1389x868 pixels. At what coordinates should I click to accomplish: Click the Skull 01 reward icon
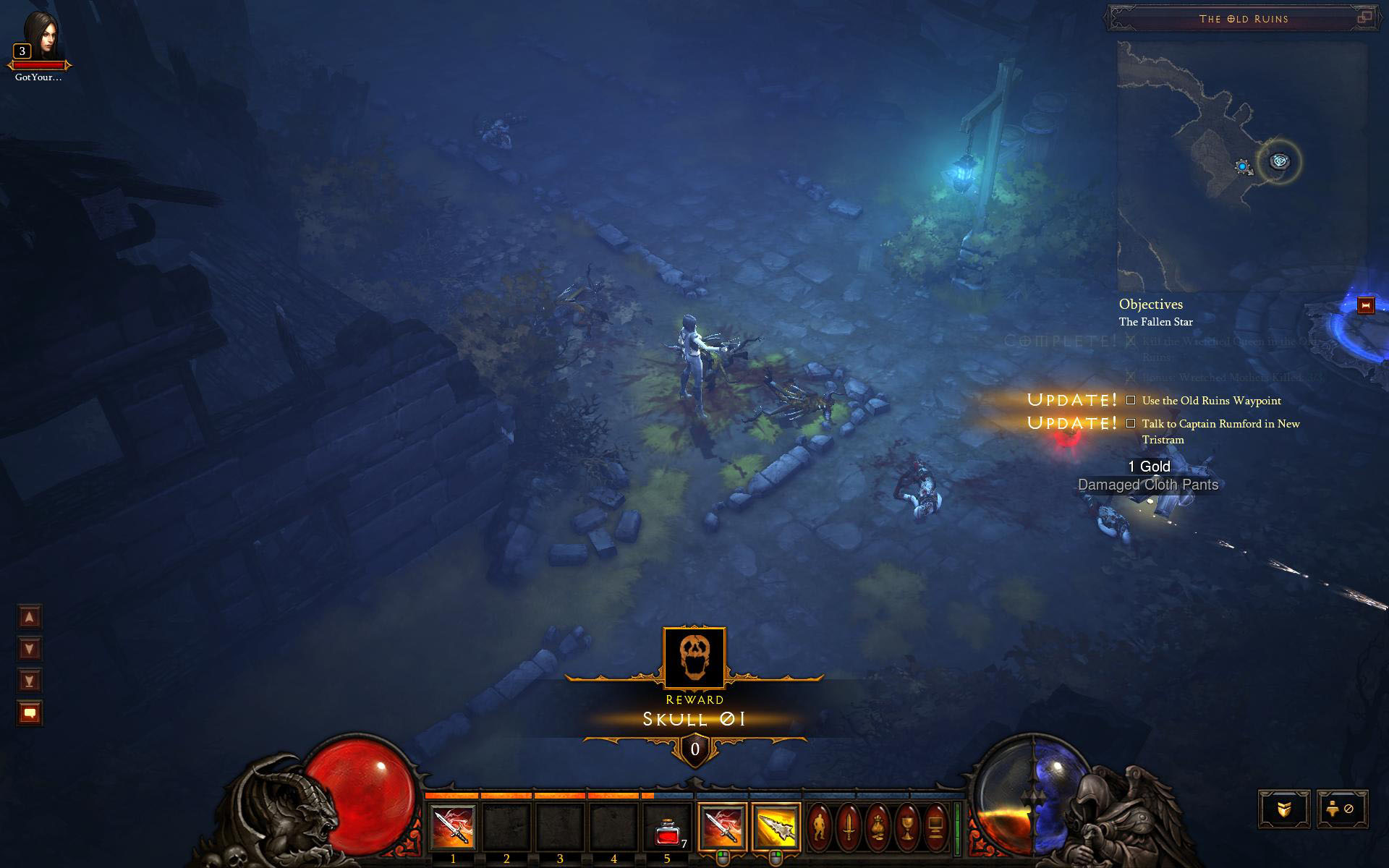click(x=694, y=658)
